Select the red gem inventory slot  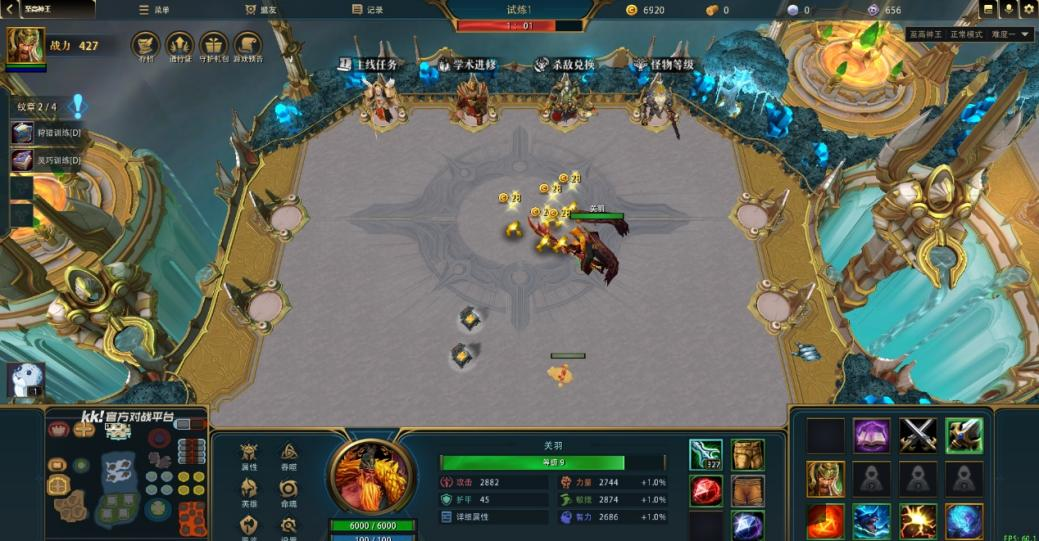click(705, 490)
